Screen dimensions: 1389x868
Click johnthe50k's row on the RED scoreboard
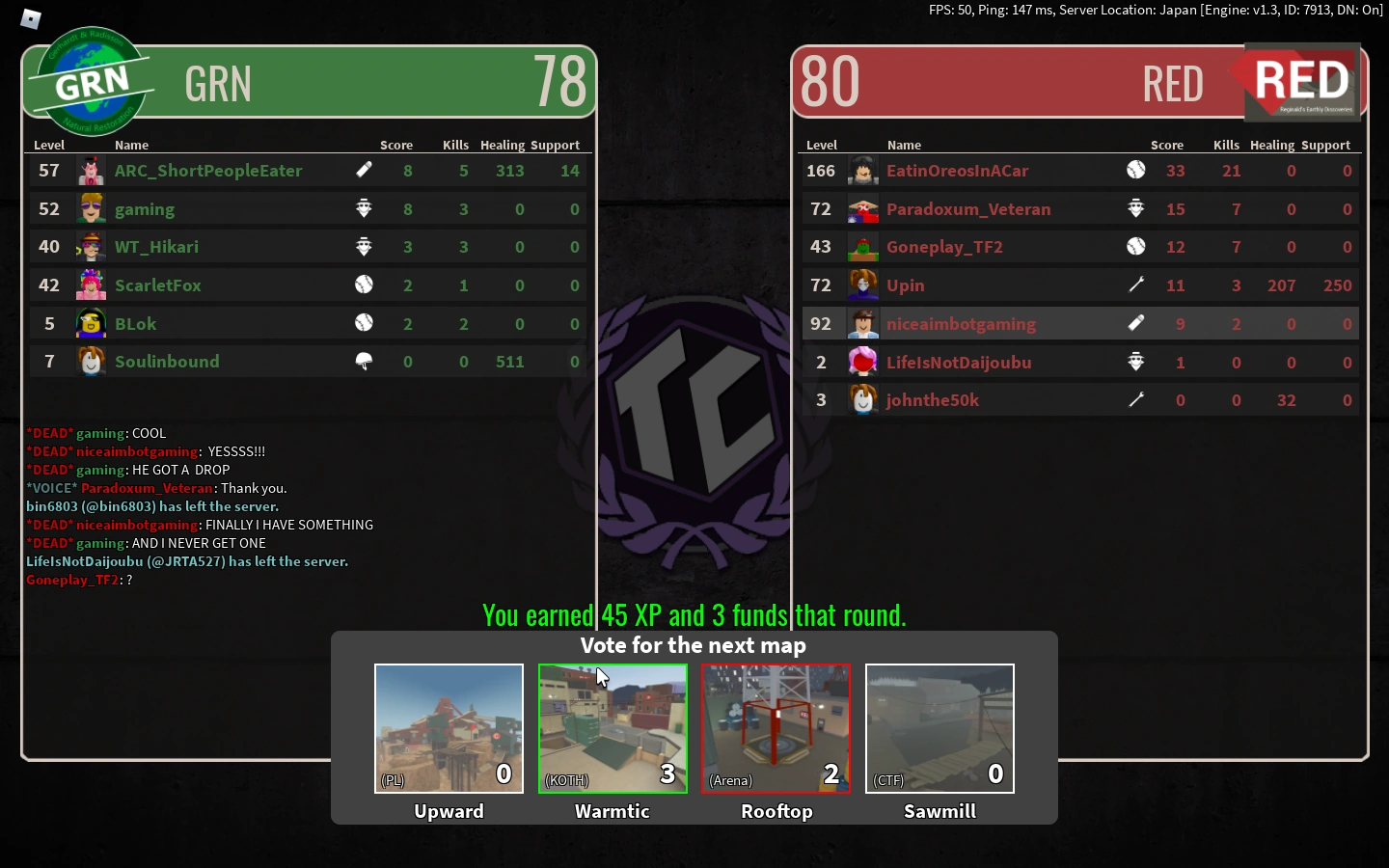click(x=933, y=399)
